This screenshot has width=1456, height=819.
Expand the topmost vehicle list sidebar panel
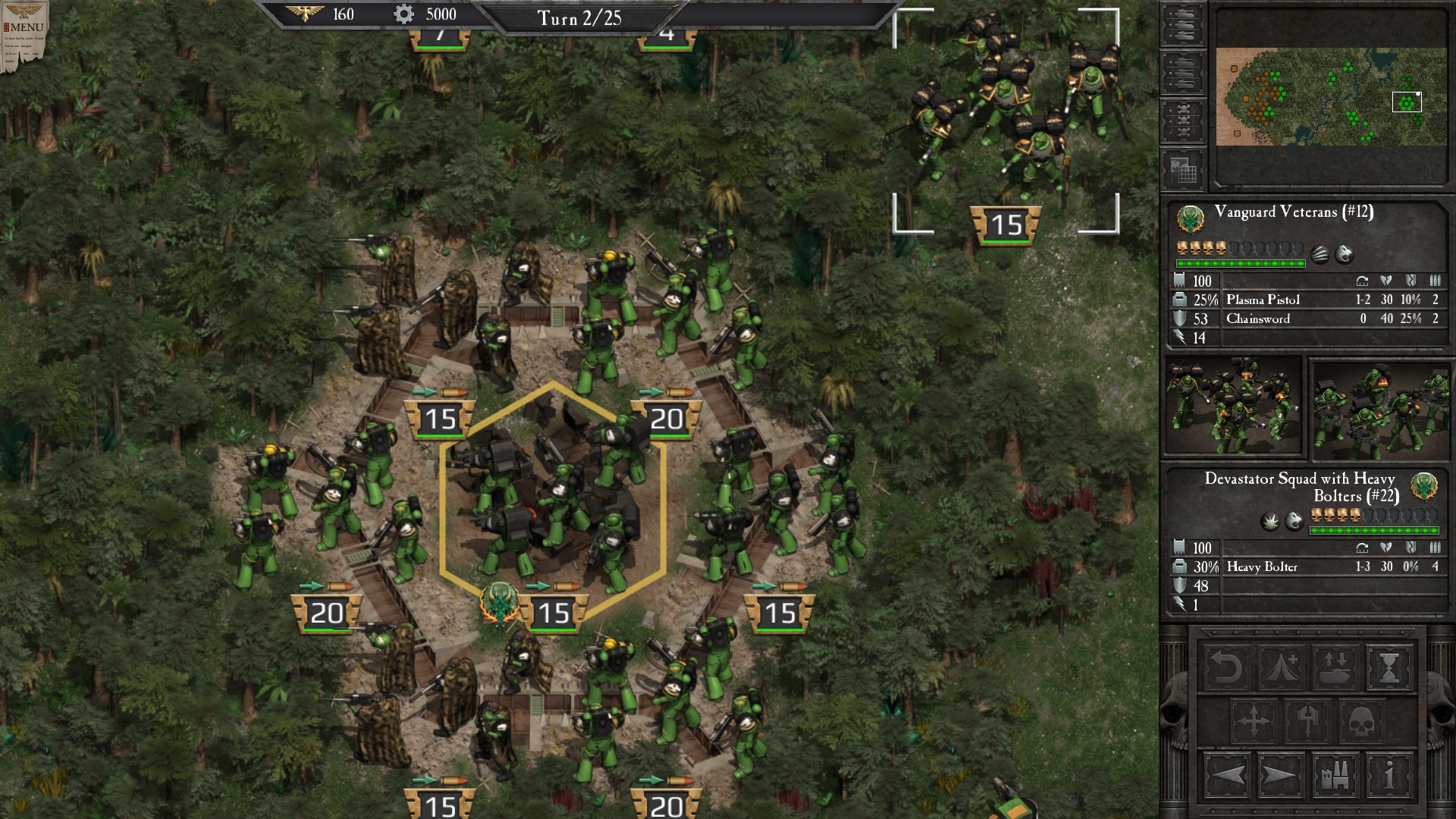pos(1184,24)
